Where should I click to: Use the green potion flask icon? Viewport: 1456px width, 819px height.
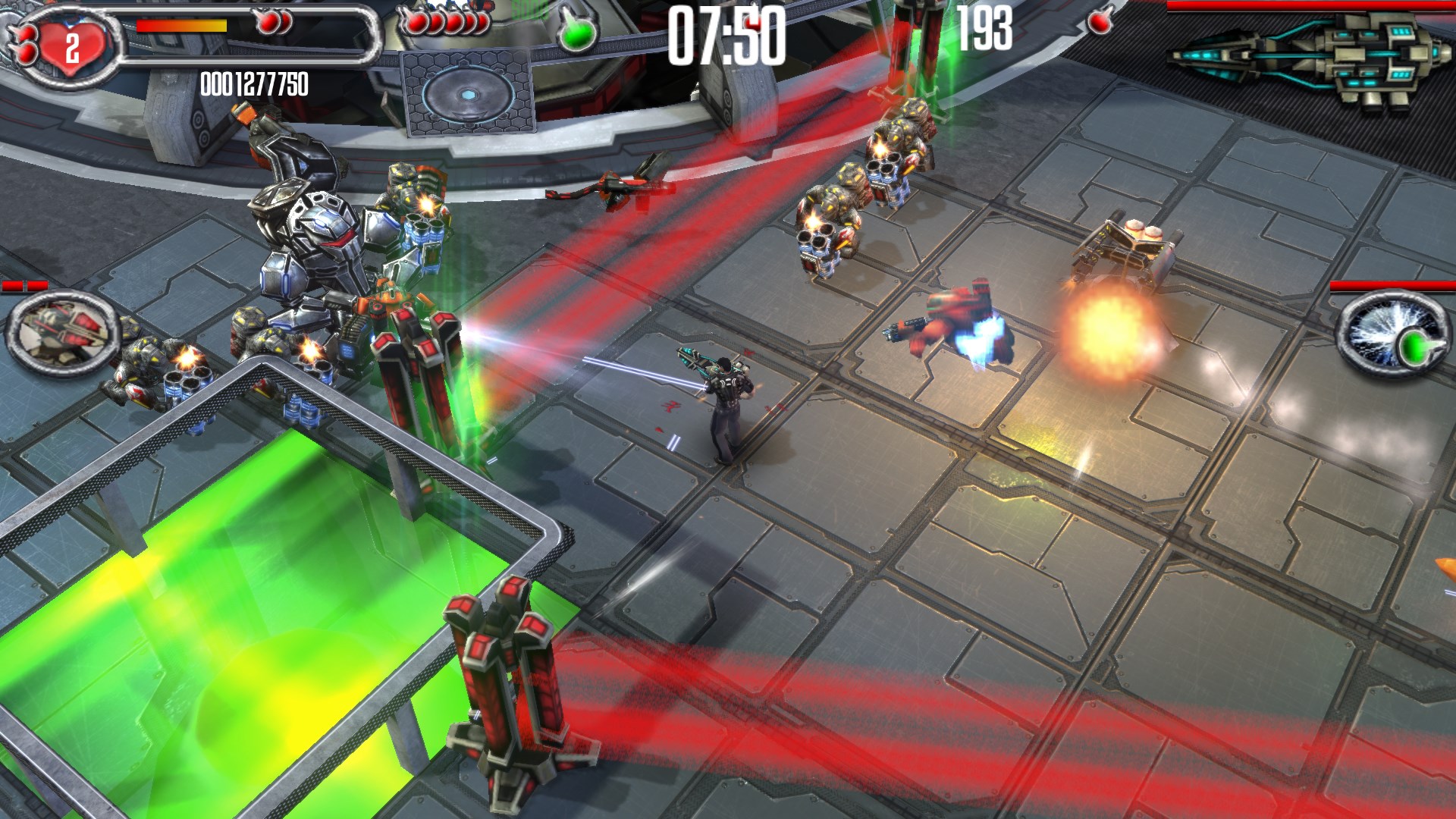point(577,31)
